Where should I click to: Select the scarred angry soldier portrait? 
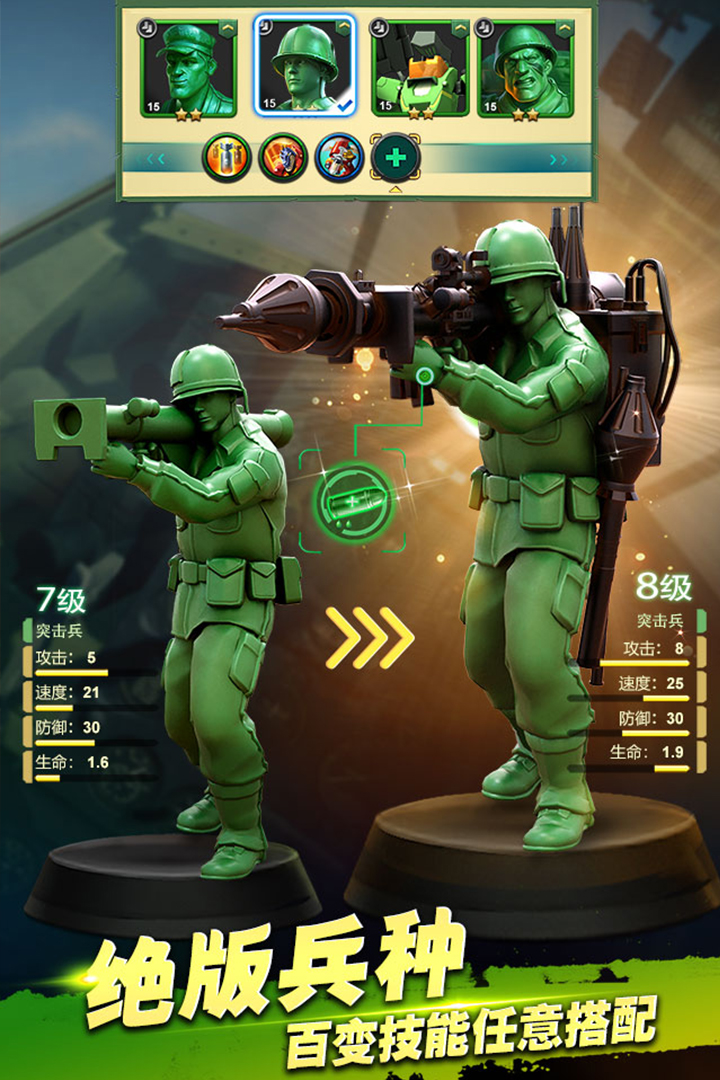point(524,67)
